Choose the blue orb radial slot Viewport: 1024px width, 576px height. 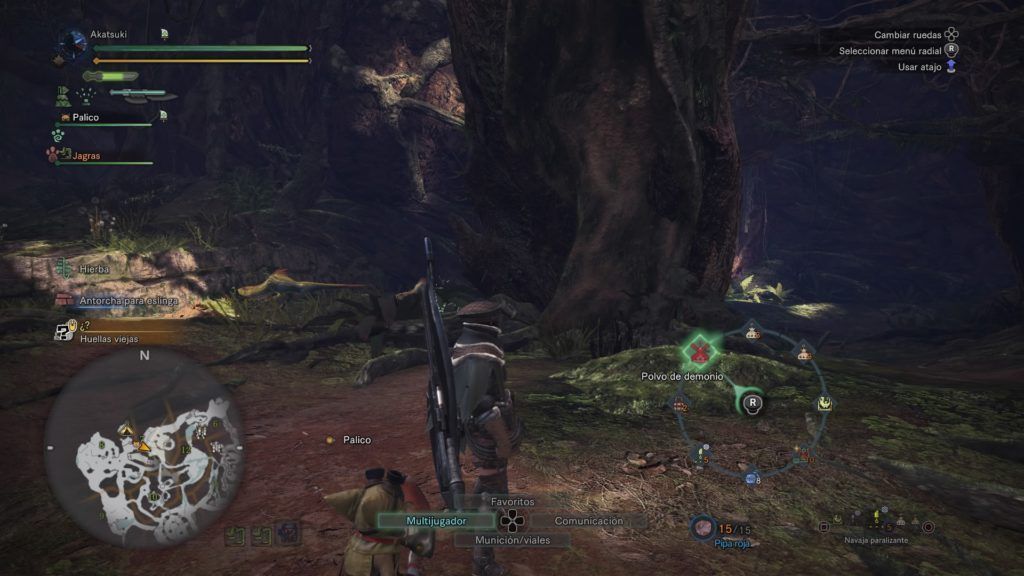[x=752, y=480]
